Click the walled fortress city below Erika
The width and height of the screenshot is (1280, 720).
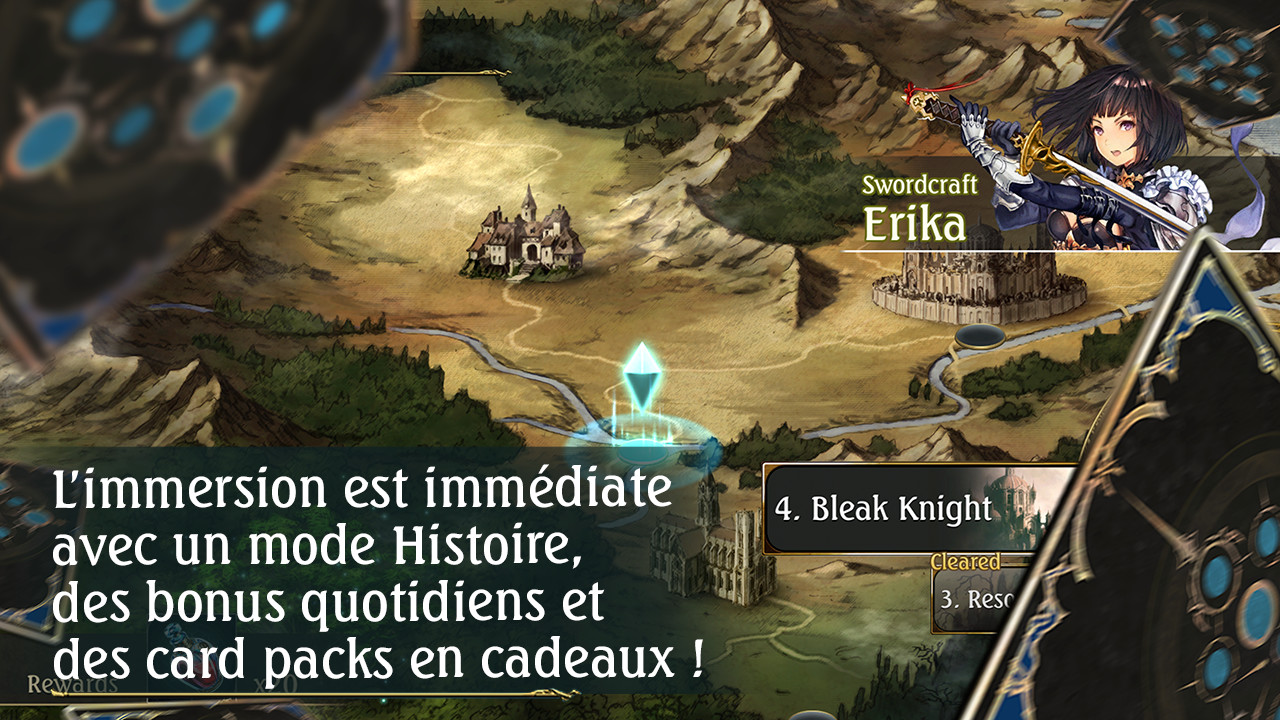[x=965, y=285]
